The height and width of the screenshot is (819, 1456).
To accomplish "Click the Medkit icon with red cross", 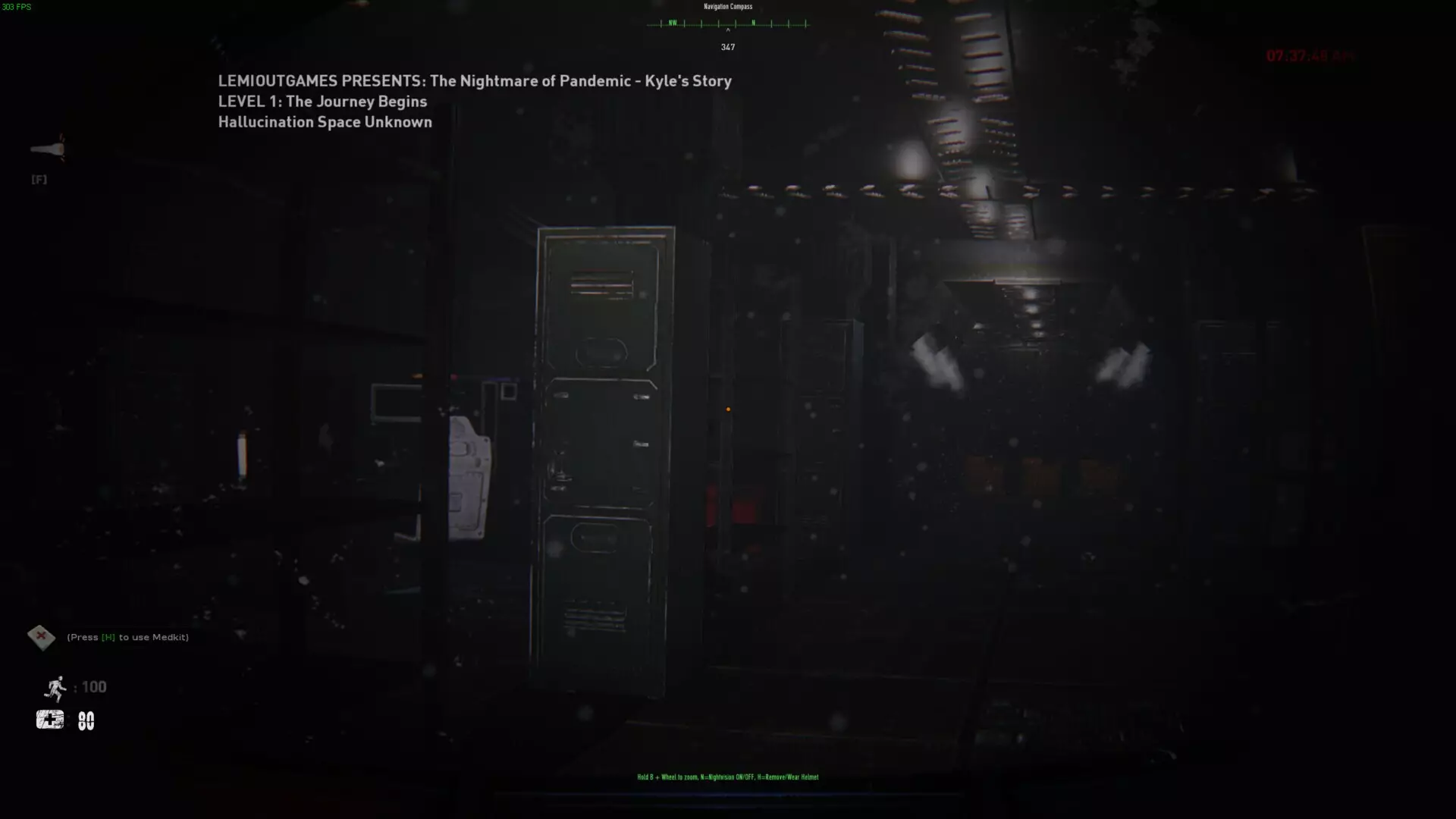I will click(x=42, y=637).
